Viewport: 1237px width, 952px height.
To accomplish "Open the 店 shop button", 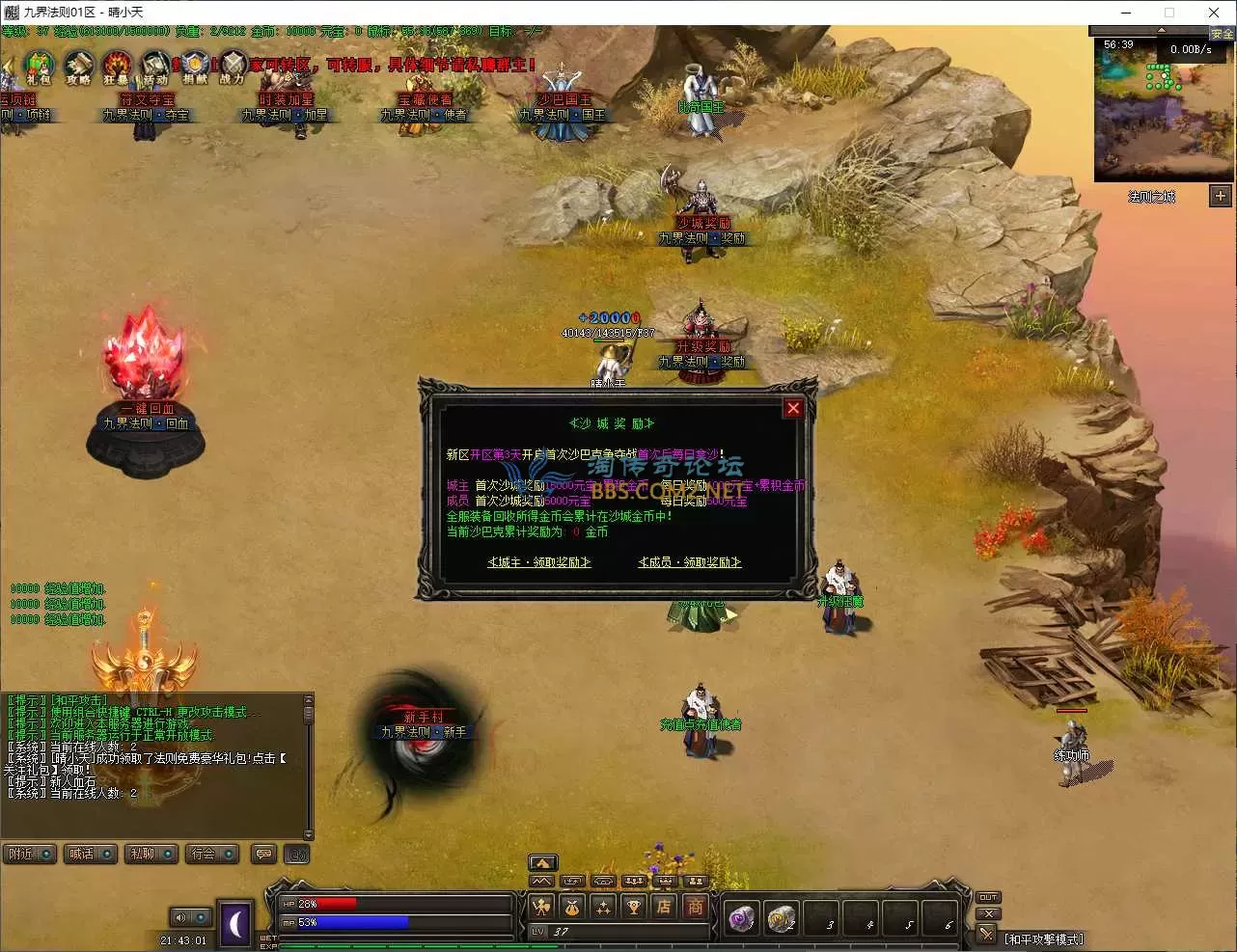I will coord(664,907).
